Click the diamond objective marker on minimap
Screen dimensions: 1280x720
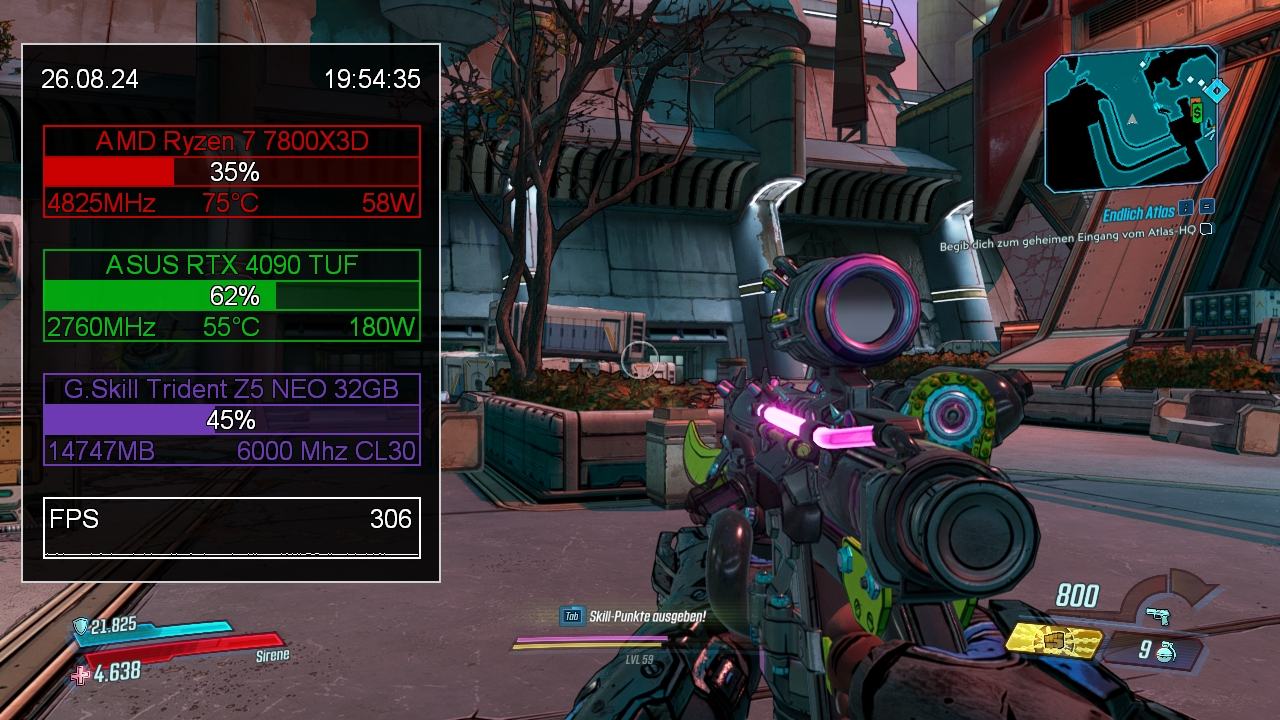click(x=1216, y=91)
